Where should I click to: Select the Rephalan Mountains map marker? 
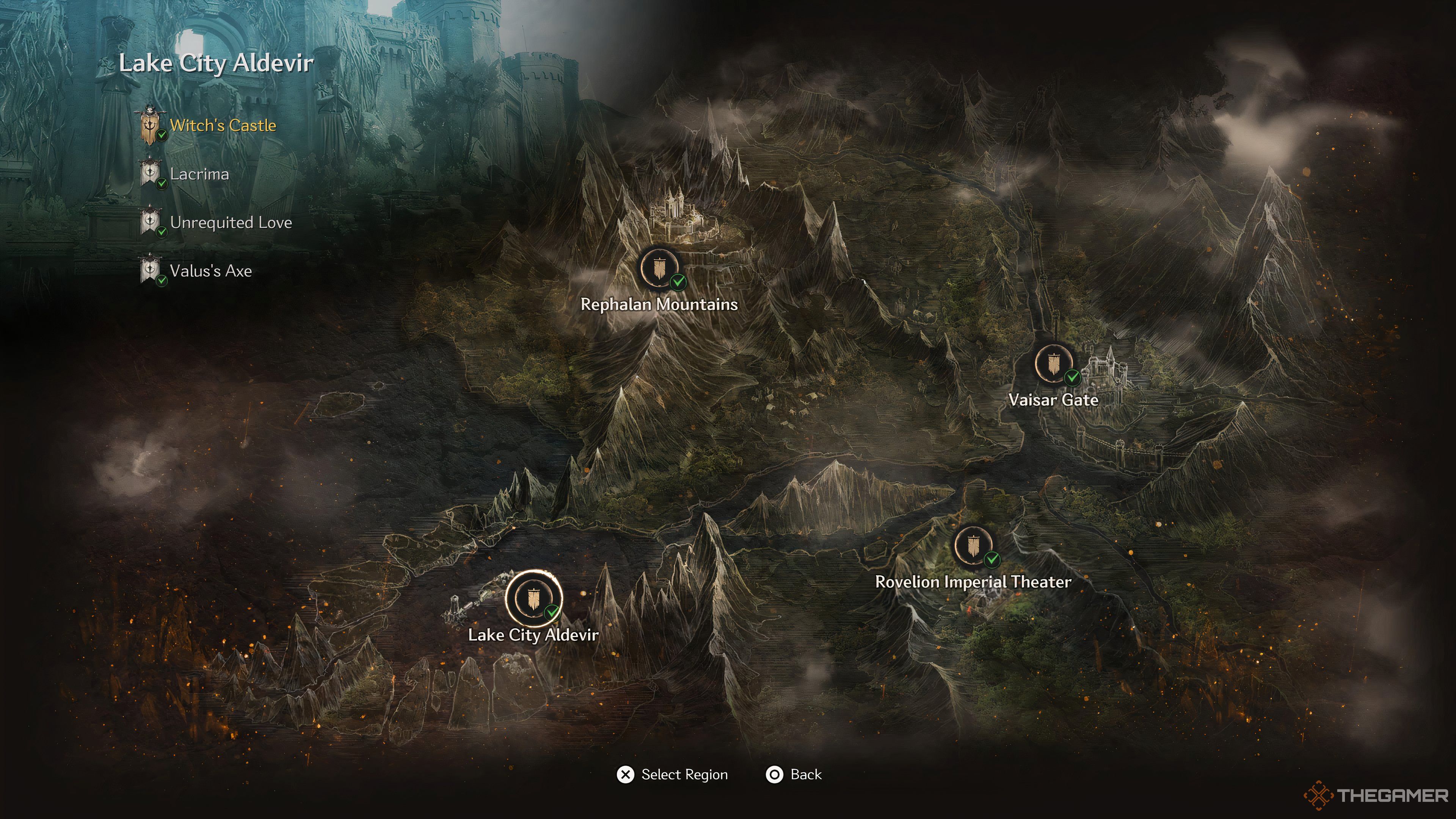point(659,268)
